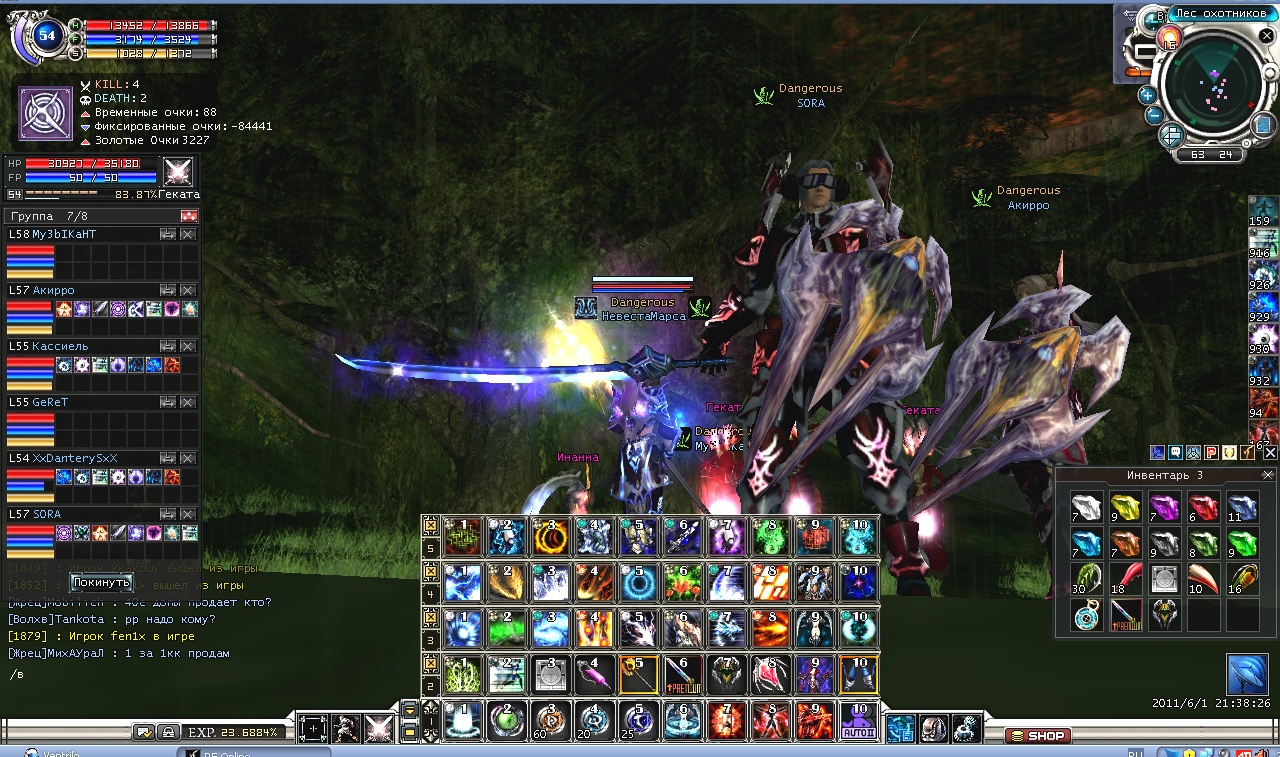Zoom out the radar with minus button
Image resolution: width=1280 pixels, height=757 pixels.
1152,114
